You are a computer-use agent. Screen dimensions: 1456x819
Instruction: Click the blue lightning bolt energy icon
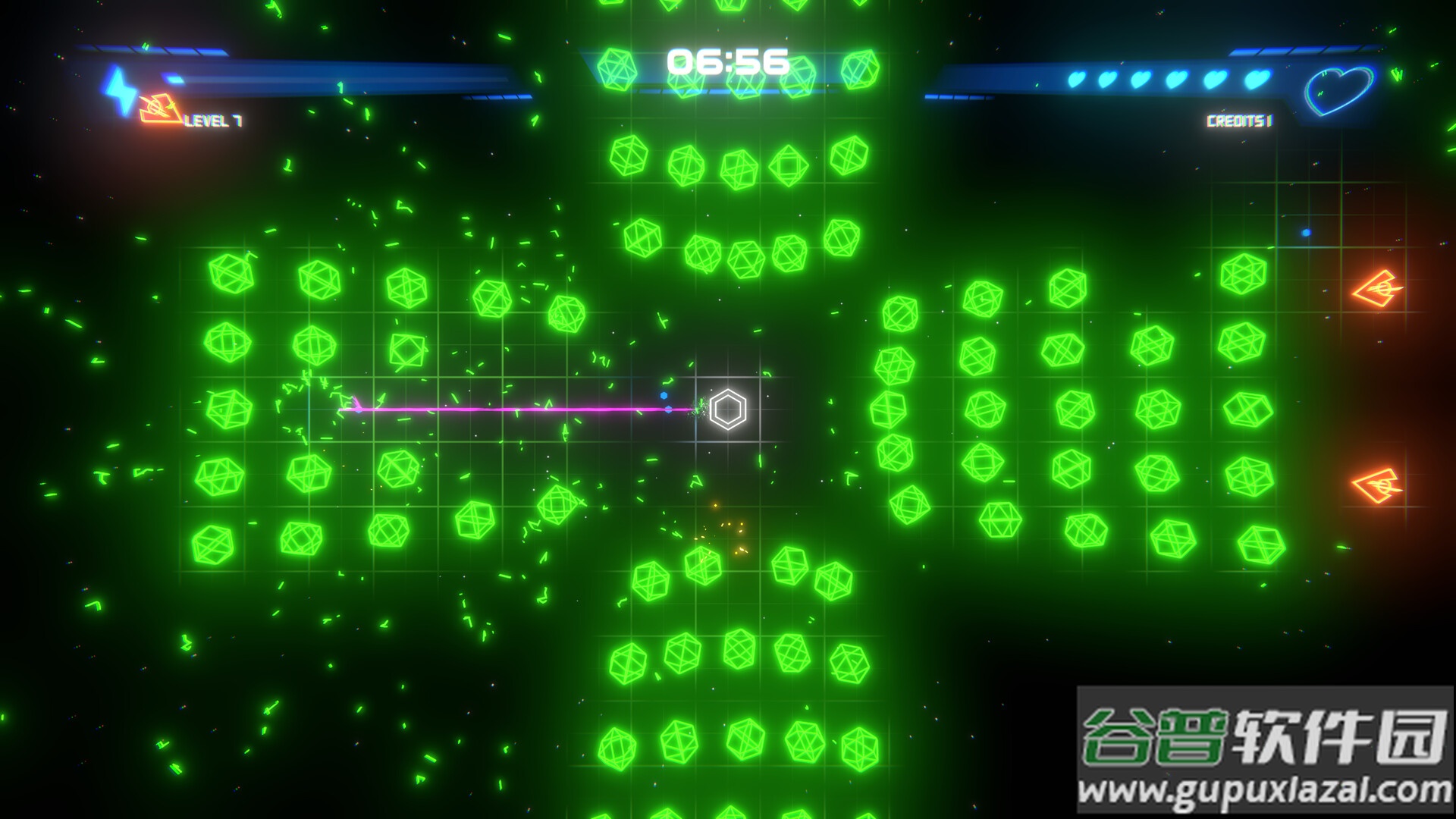click(x=118, y=89)
